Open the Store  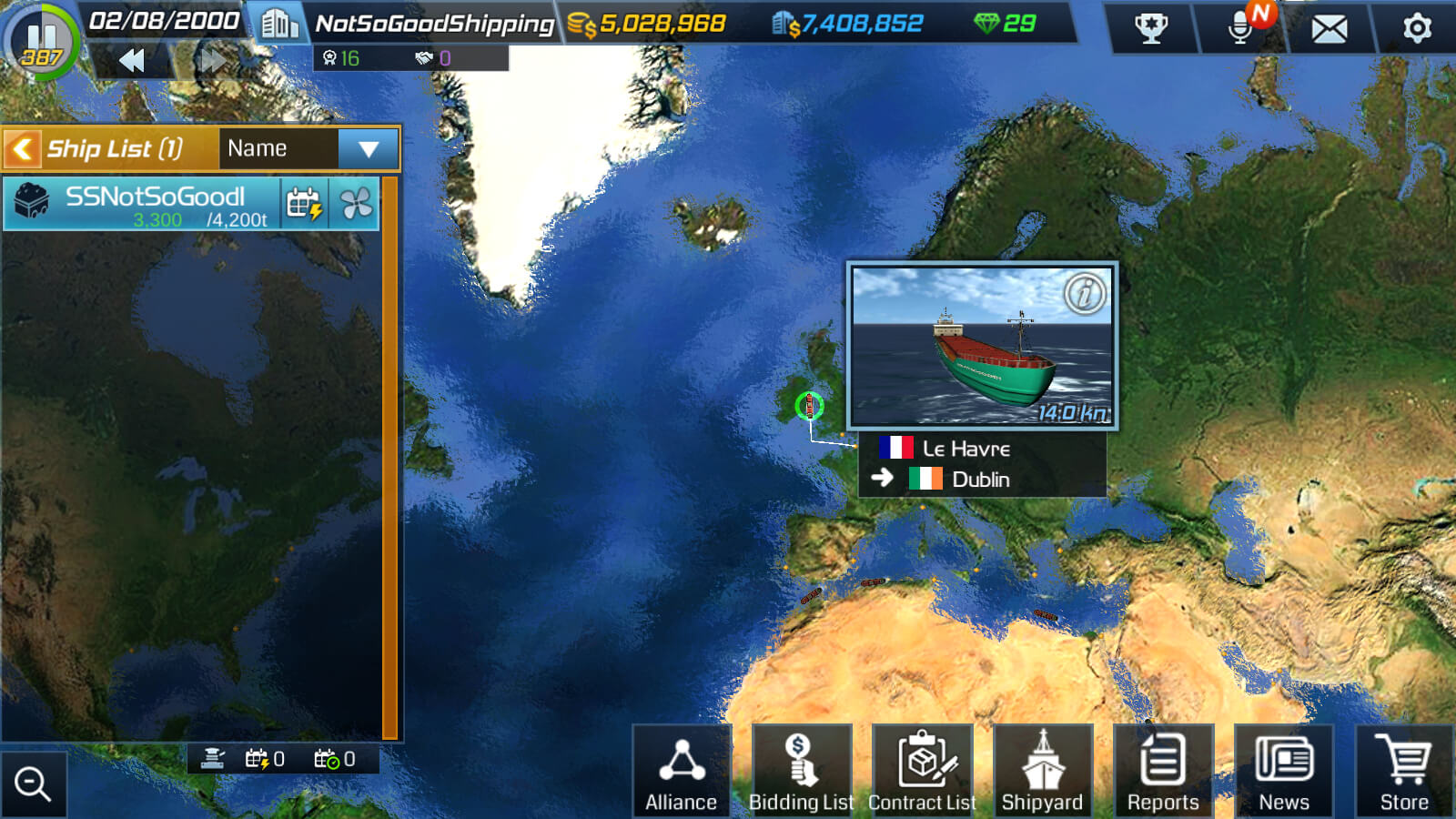coord(1404,772)
